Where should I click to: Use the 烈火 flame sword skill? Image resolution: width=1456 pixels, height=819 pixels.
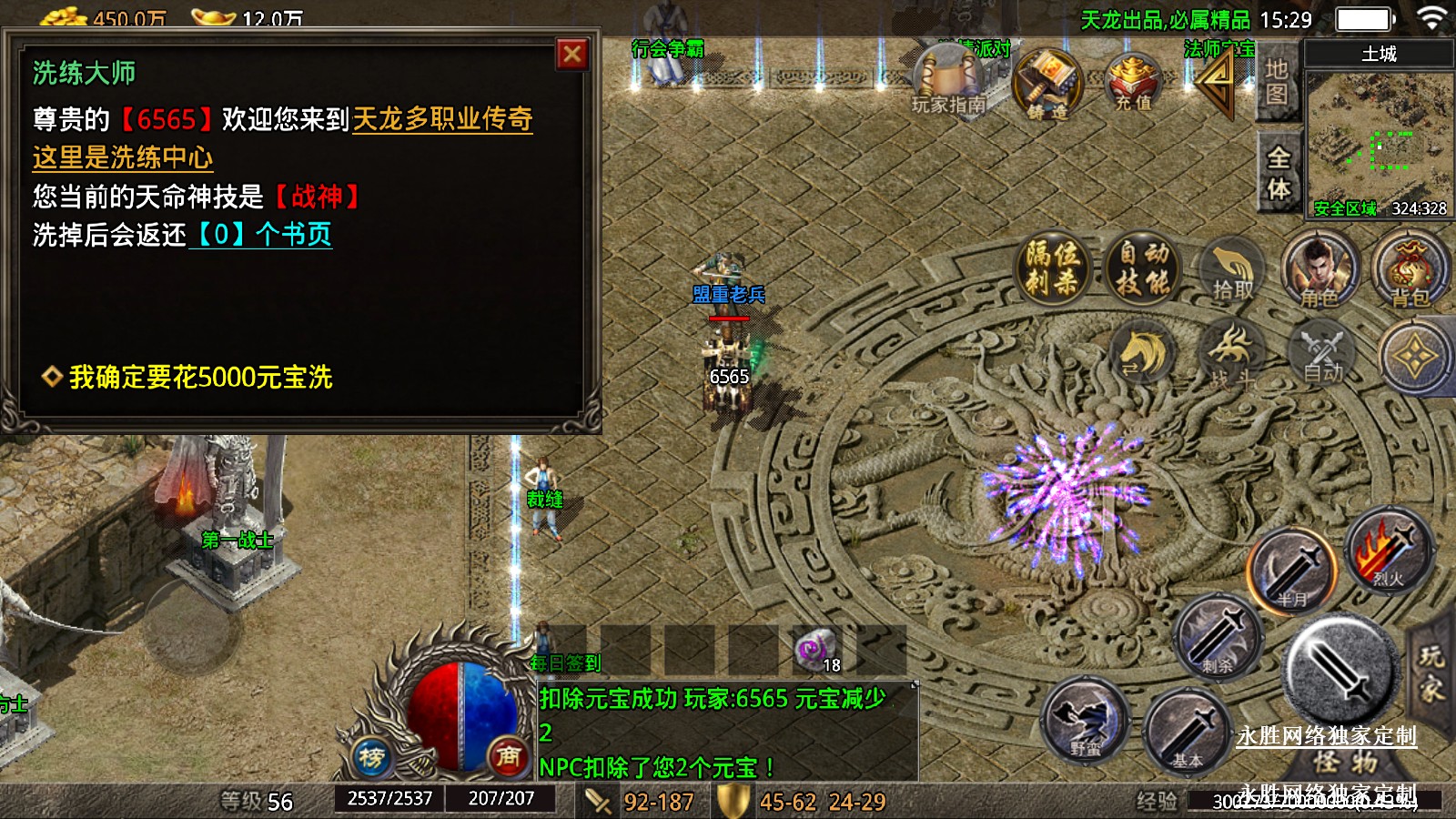point(1387,550)
